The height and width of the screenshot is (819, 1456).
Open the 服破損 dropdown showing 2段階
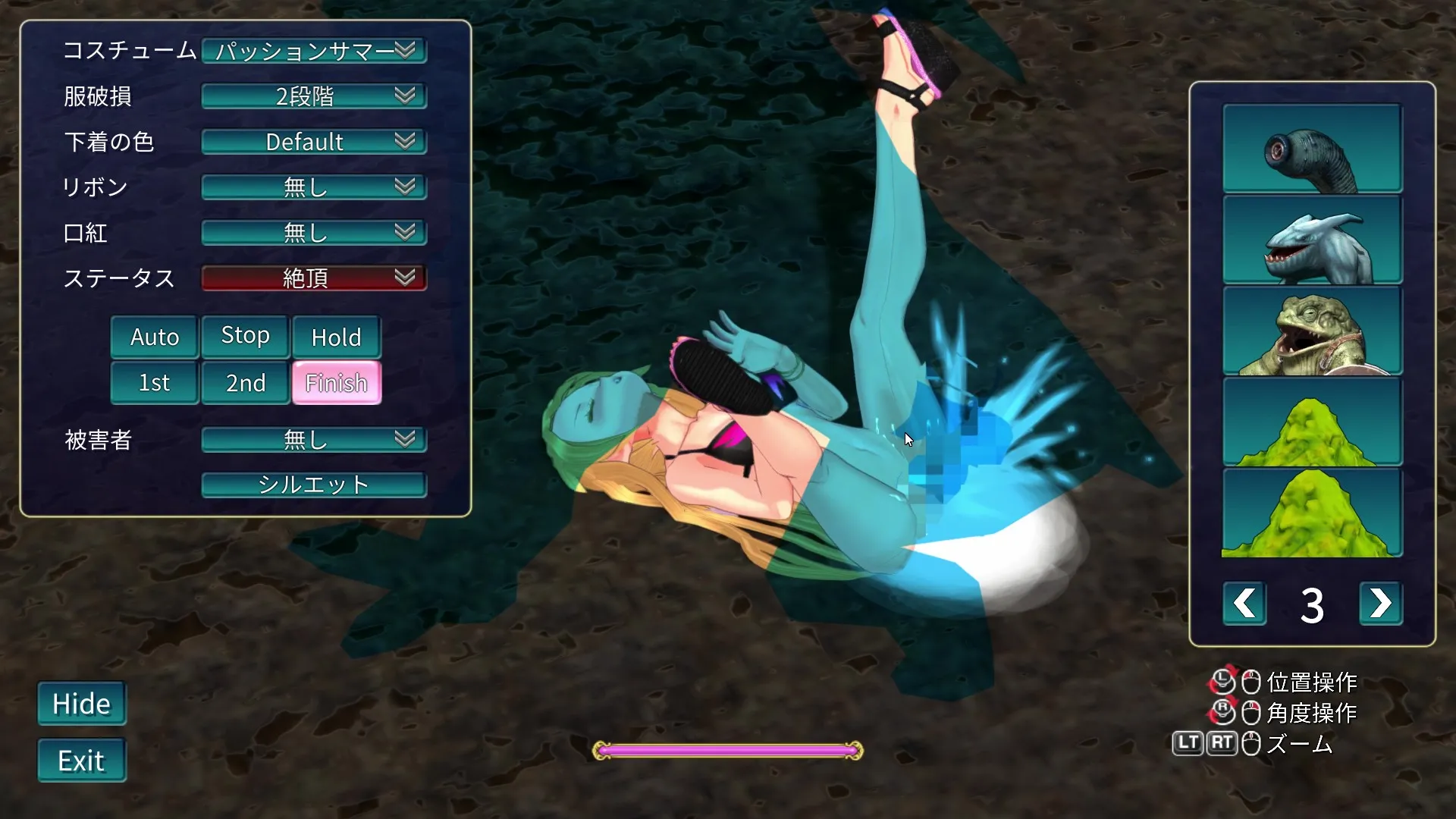tap(314, 96)
